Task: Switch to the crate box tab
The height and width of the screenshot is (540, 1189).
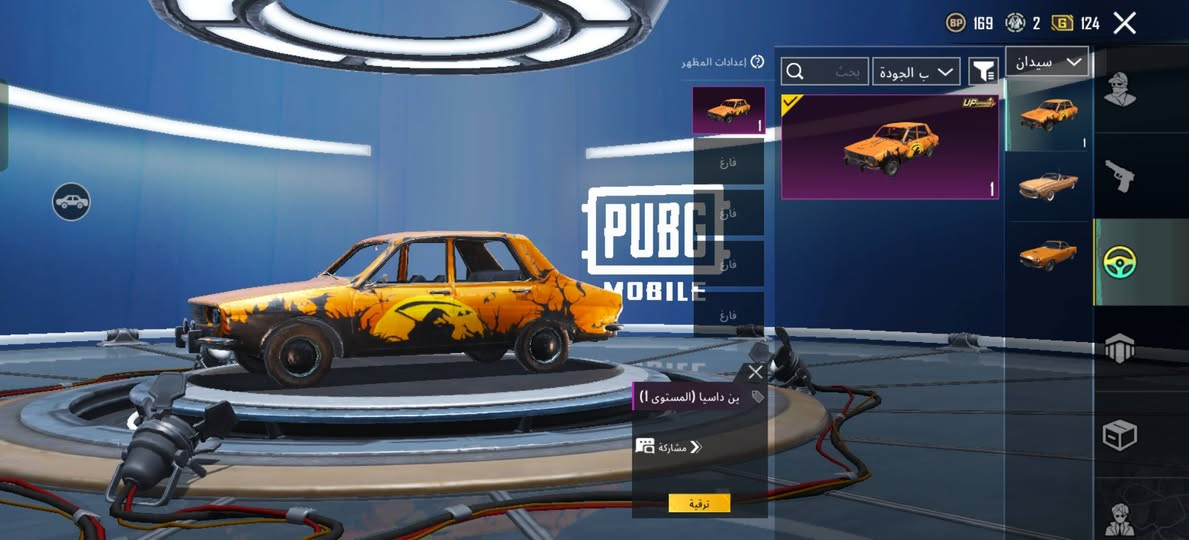Action: (1120, 435)
